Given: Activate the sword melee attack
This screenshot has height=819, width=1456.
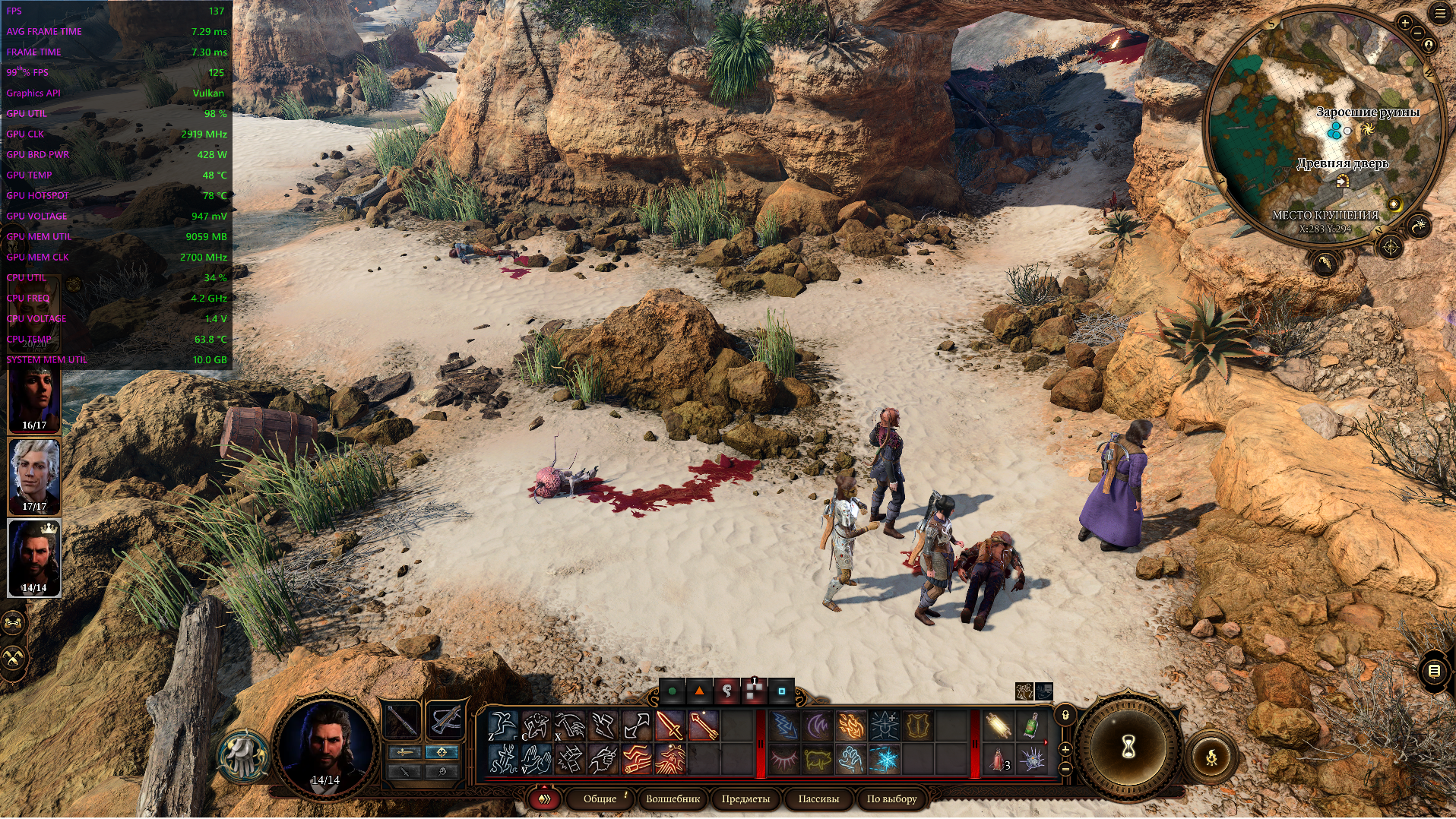Looking at the screenshot, I should click(x=670, y=726).
